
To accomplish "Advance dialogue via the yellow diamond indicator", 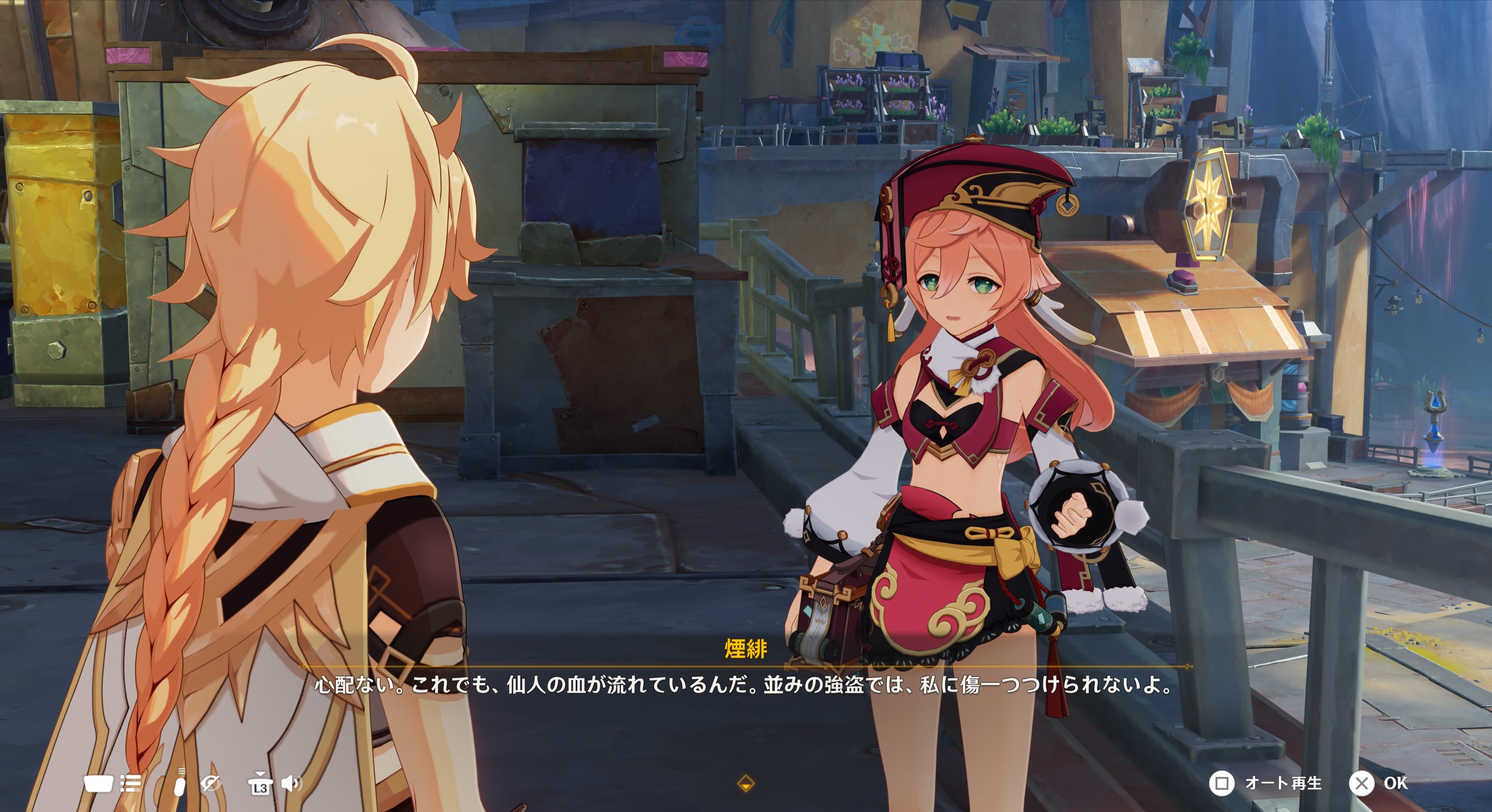I will tap(746, 784).
